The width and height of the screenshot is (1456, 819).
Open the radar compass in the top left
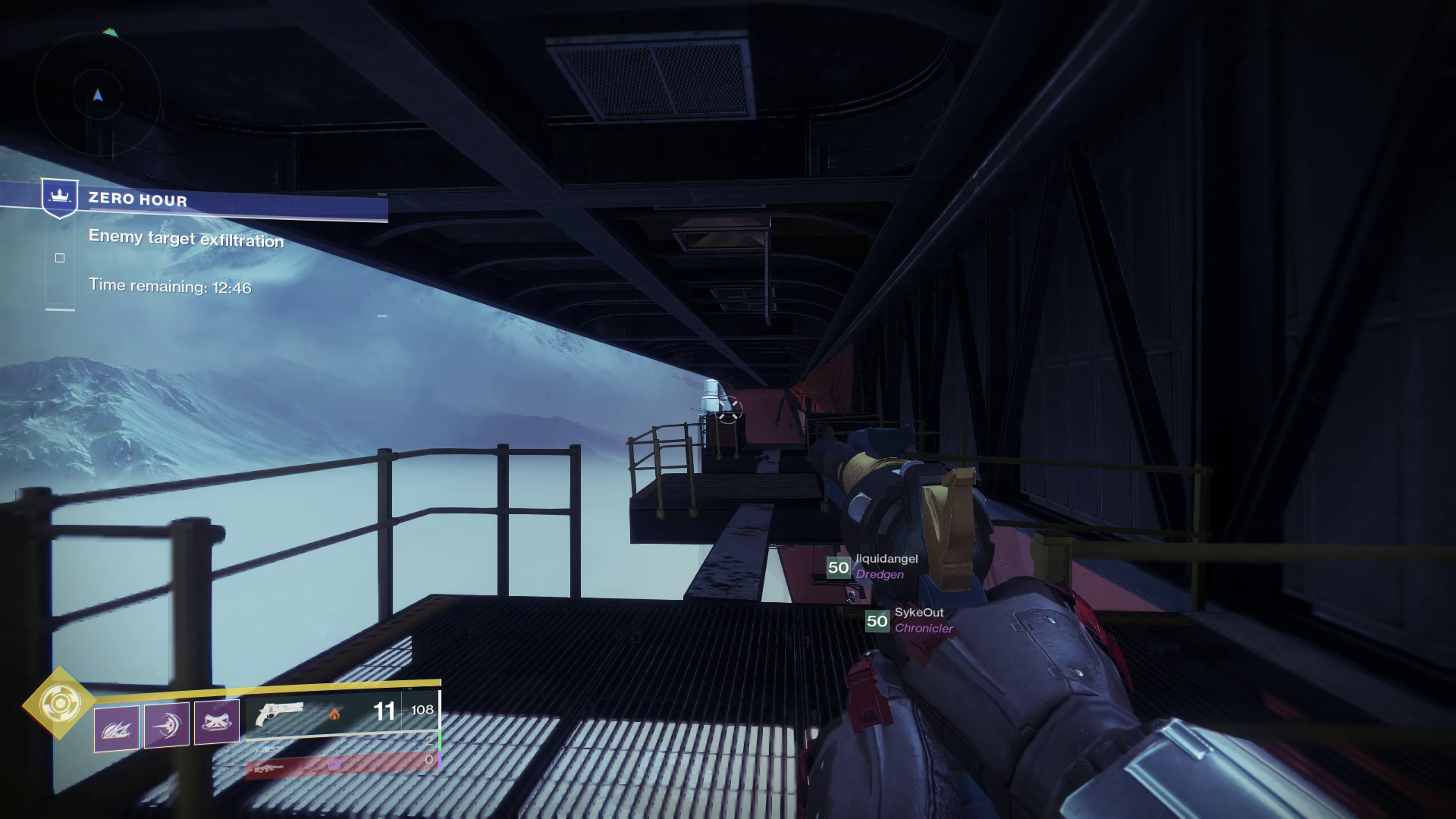point(97,95)
